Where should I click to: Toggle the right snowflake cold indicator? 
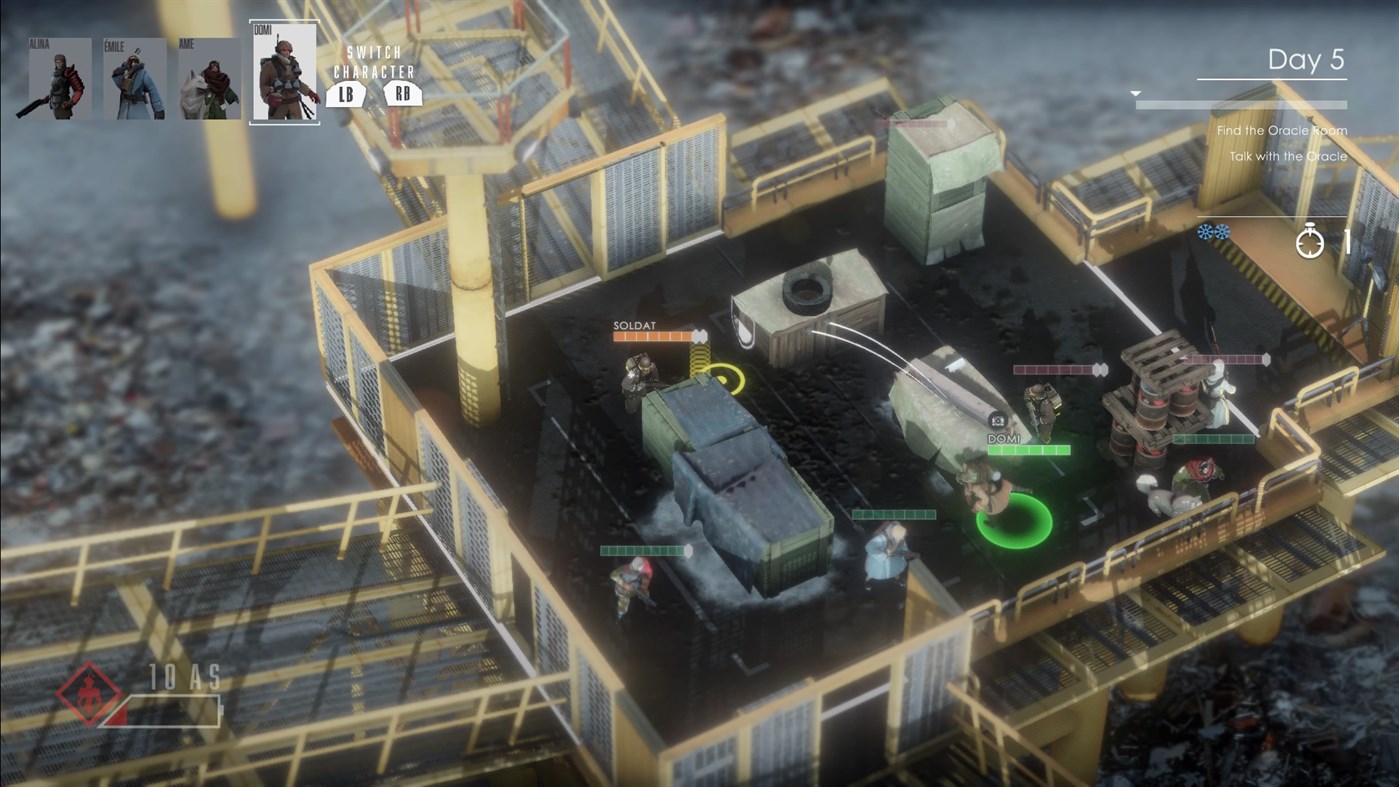pos(1222,232)
